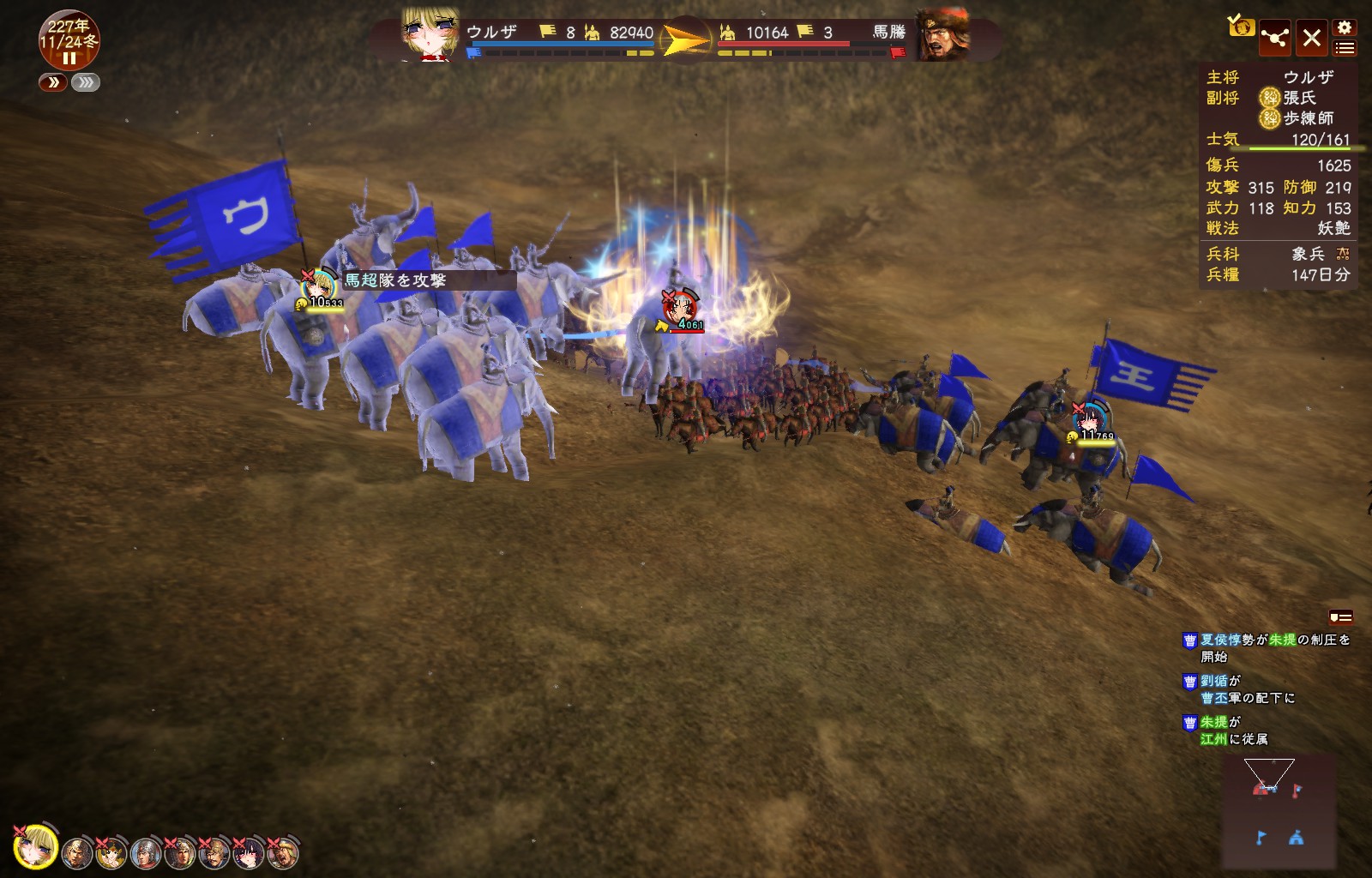The width and height of the screenshot is (1372, 878).
Task: Select the ウルザ unit marker with 10533 troops
Action: point(319,286)
